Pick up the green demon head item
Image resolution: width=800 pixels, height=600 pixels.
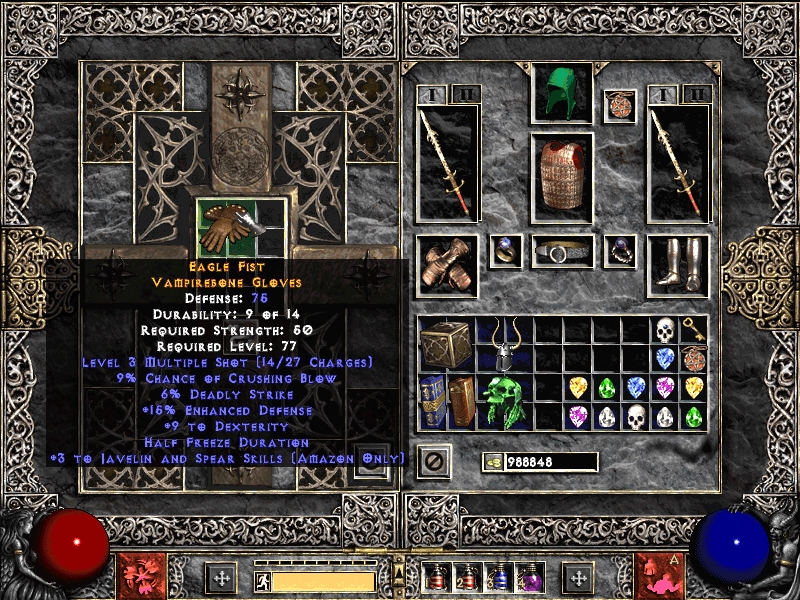[505, 402]
